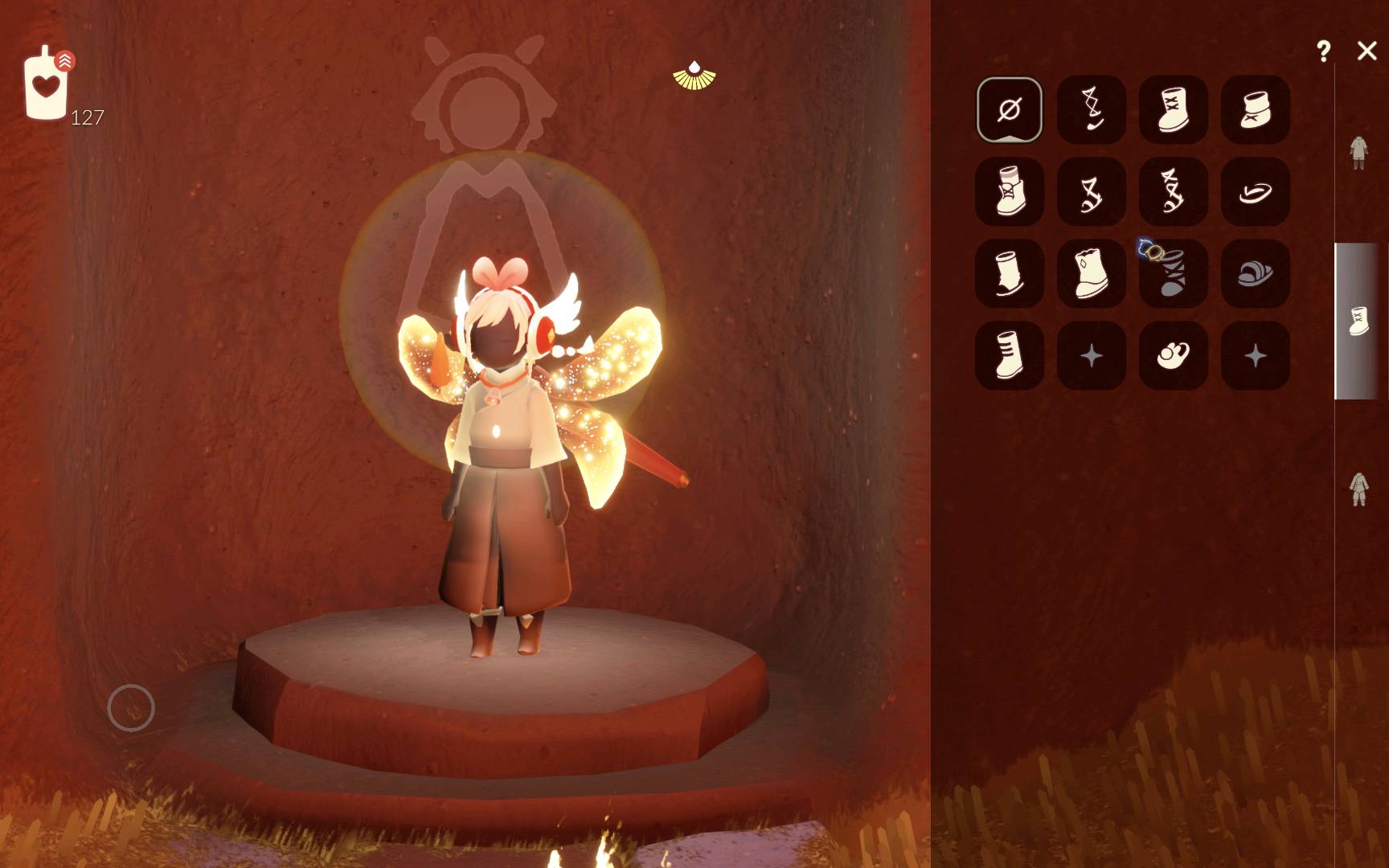Choose the greyed strapped sandal
The image size is (1389, 868).
point(1256,273)
